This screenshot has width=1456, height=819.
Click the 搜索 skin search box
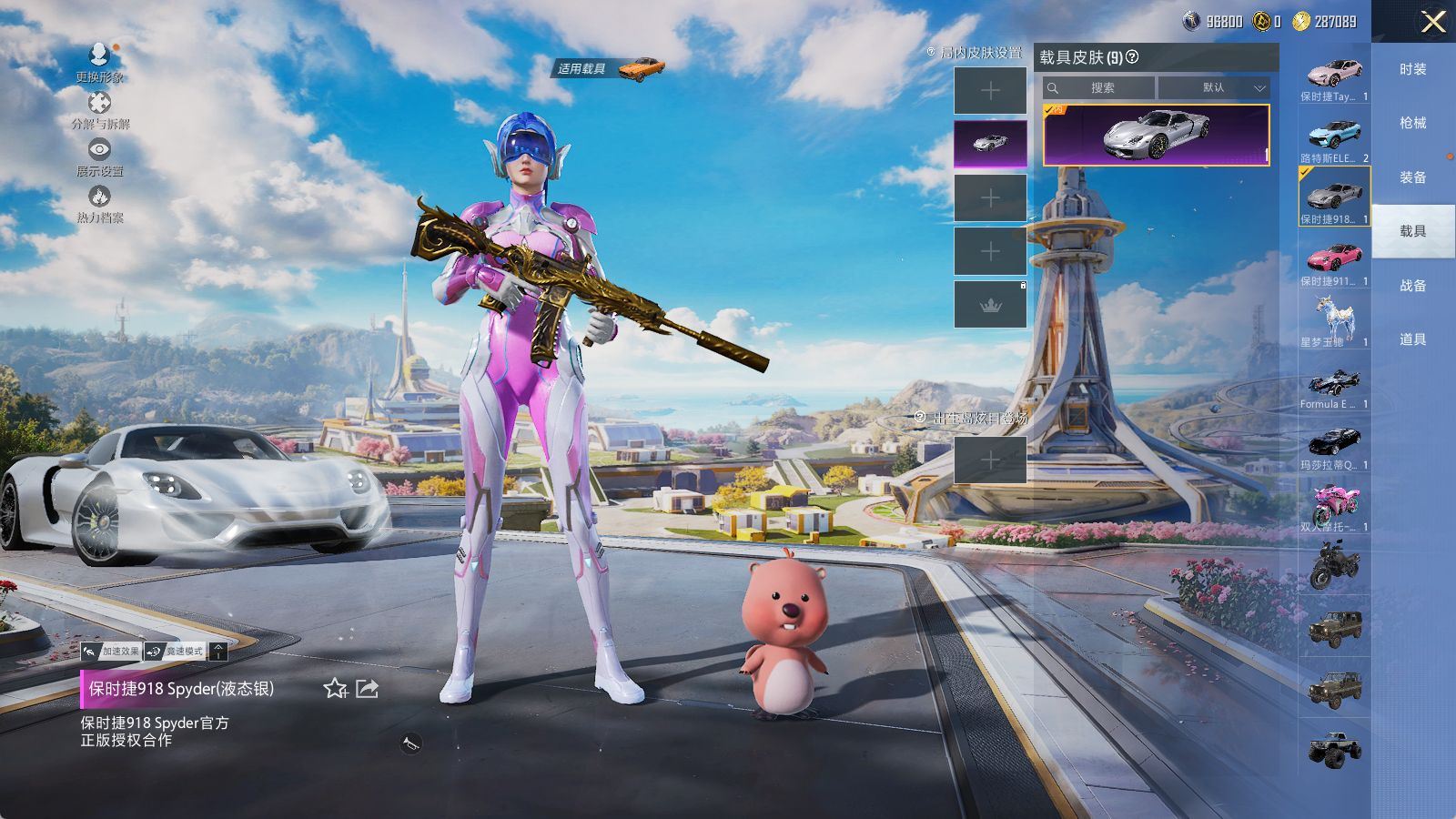tap(1101, 88)
